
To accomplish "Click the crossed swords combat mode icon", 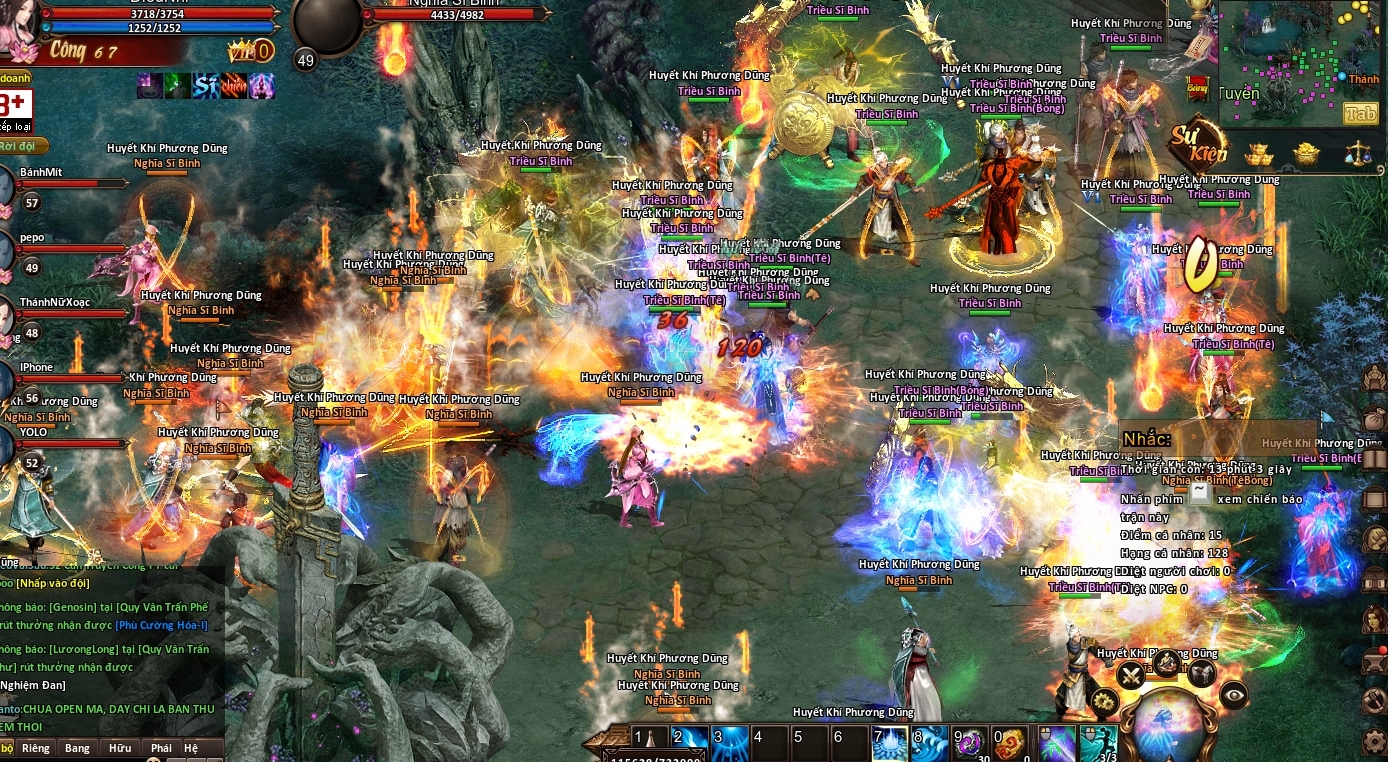I will [x=1131, y=675].
